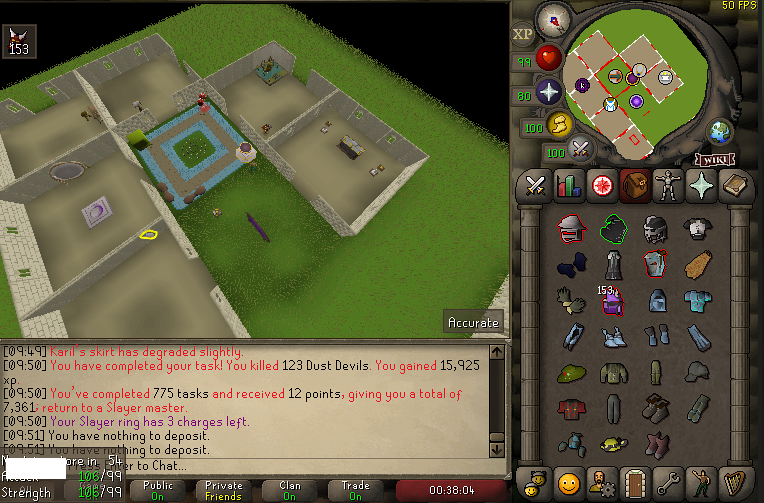Viewport: 764px width, 503px height.
Task: Open the Quest List tab
Action: pos(601,186)
